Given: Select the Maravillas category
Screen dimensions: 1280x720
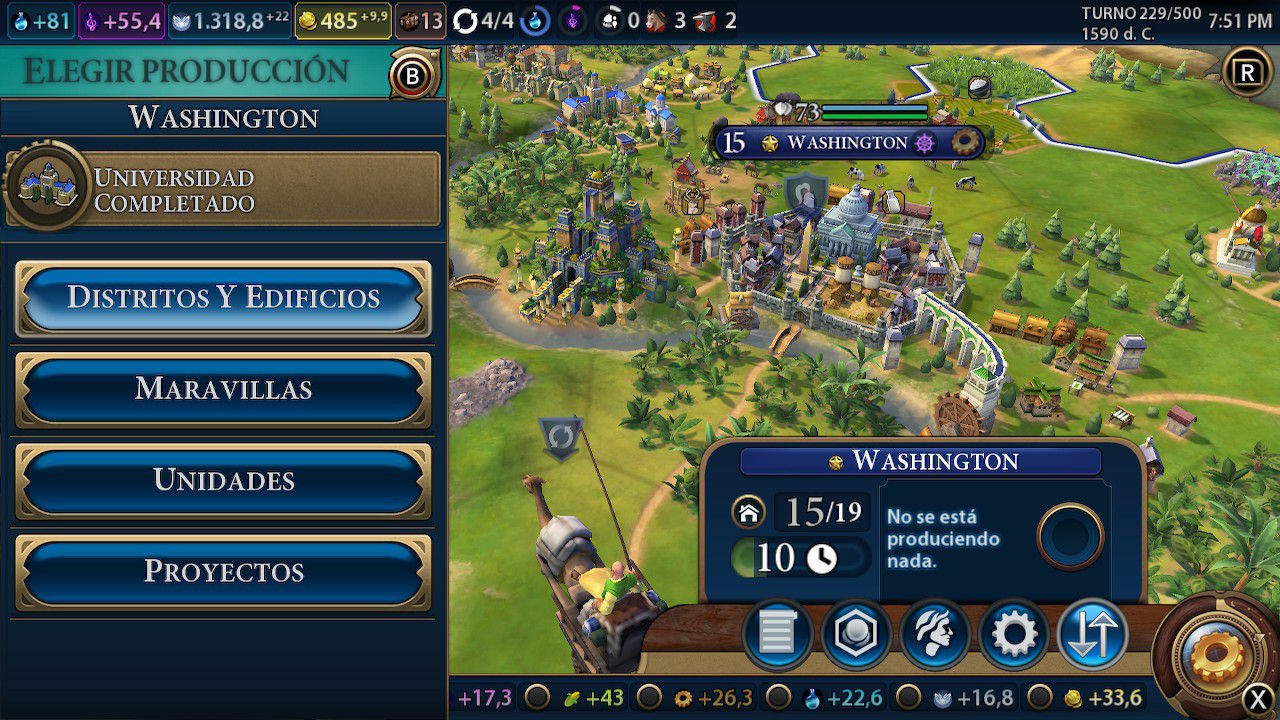Looking at the screenshot, I should tap(223, 389).
